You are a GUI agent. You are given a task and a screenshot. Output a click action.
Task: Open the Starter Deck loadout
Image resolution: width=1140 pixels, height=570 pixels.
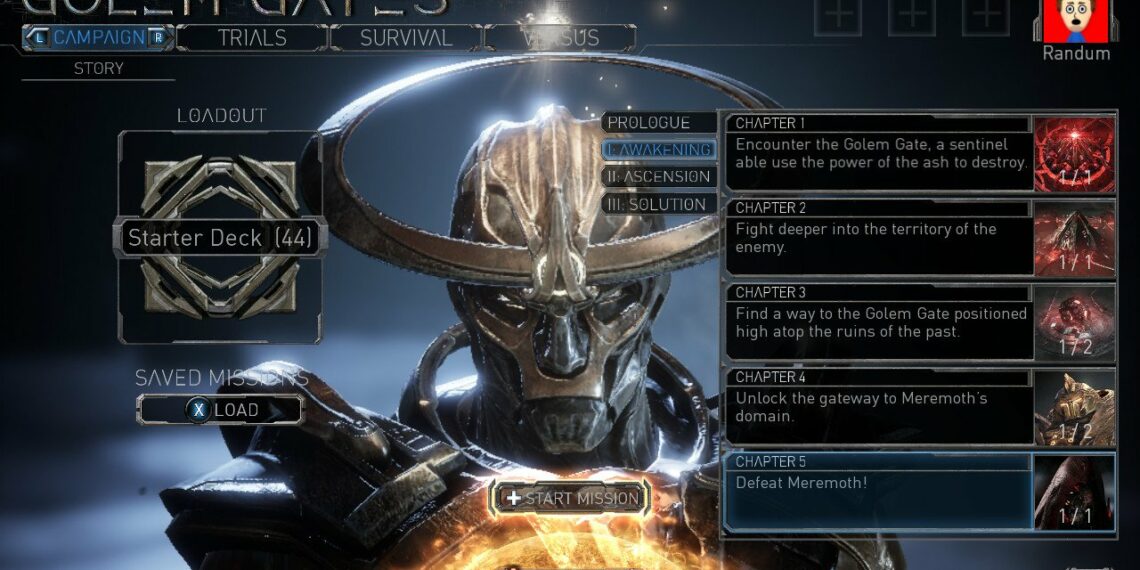pyautogui.click(x=219, y=238)
